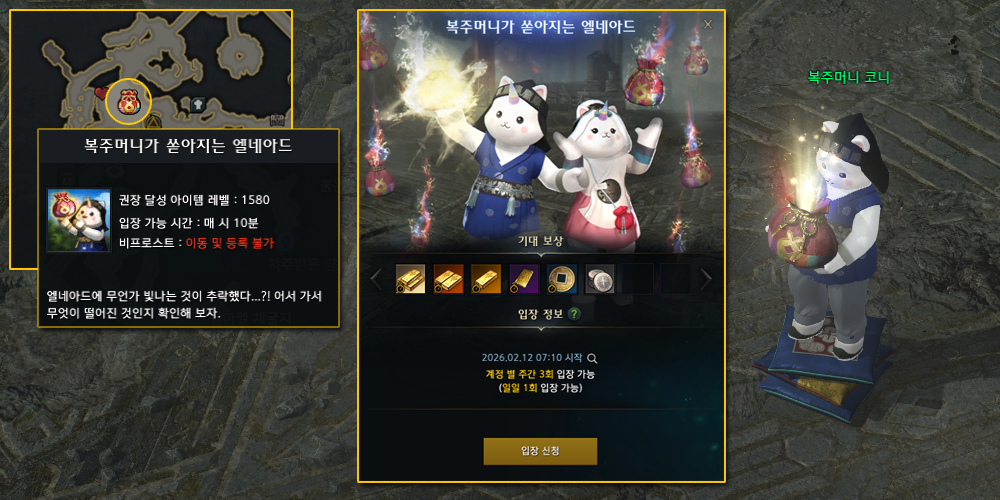The height and width of the screenshot is (500, 1000).
Task: Show previous rewards with the left arrow
Action: [x=376, y=279]
